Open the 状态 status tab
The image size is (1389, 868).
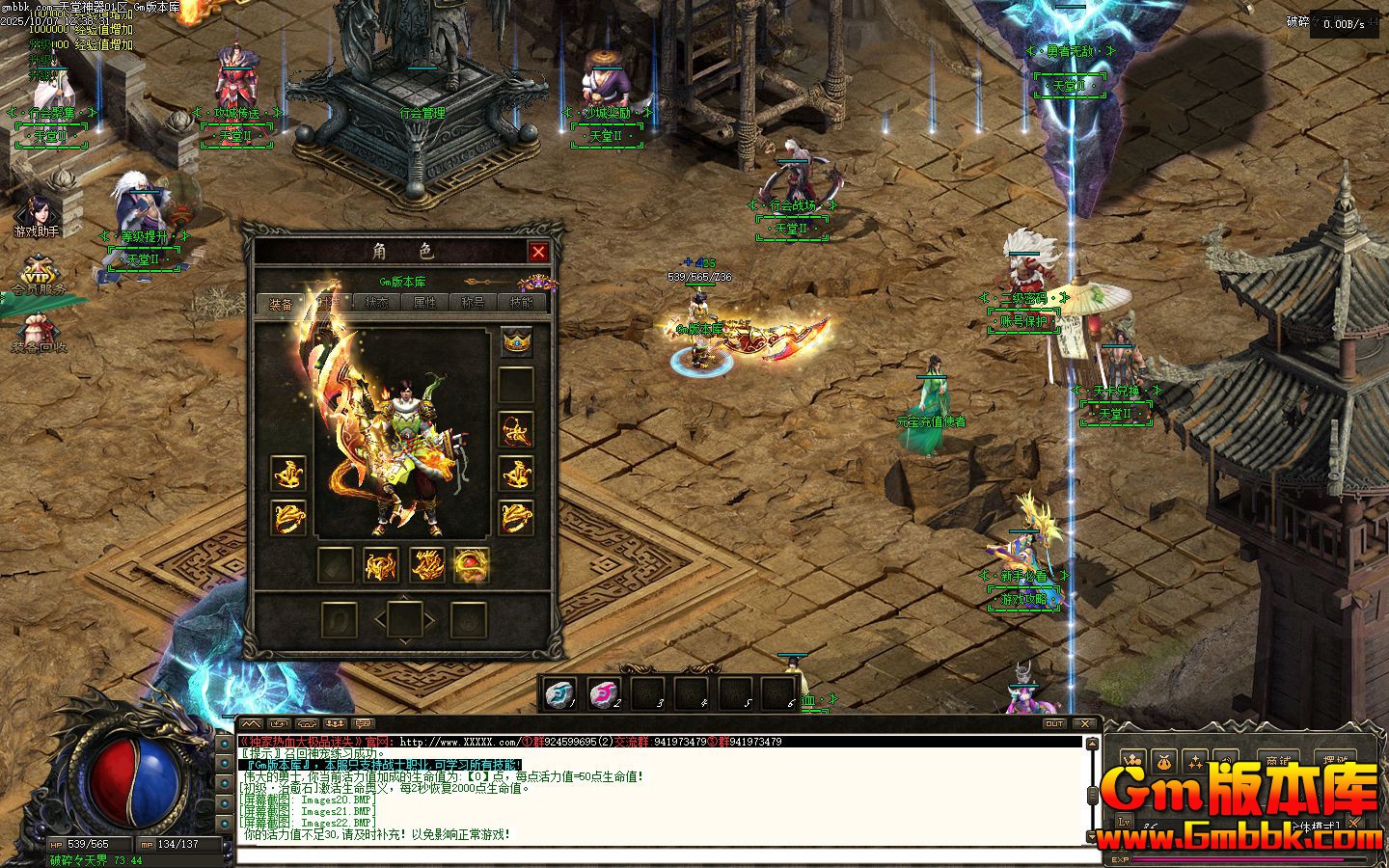pyautogui.click(x=377, y=303)
